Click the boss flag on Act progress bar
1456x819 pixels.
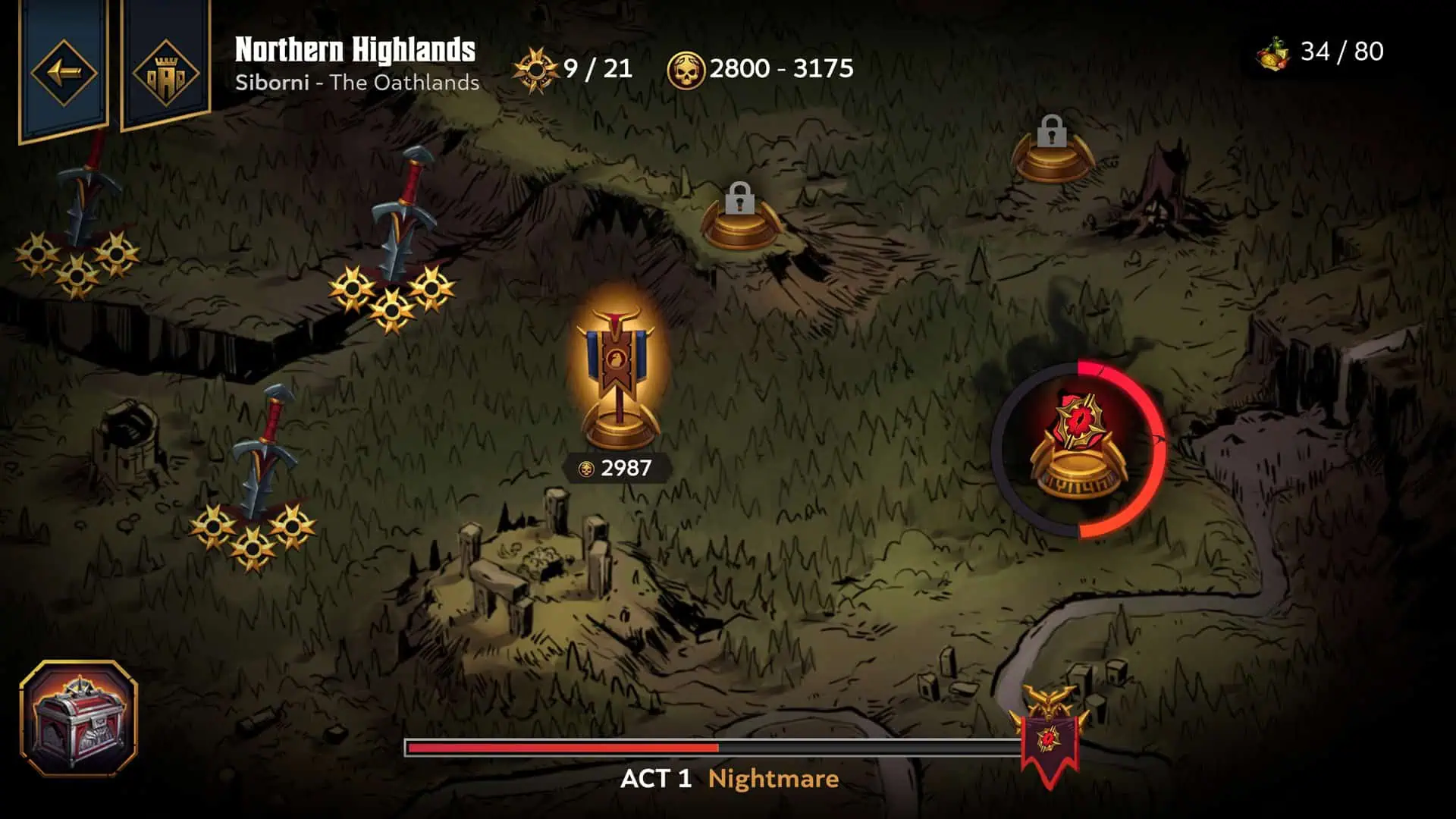[x=1049, y=736]
